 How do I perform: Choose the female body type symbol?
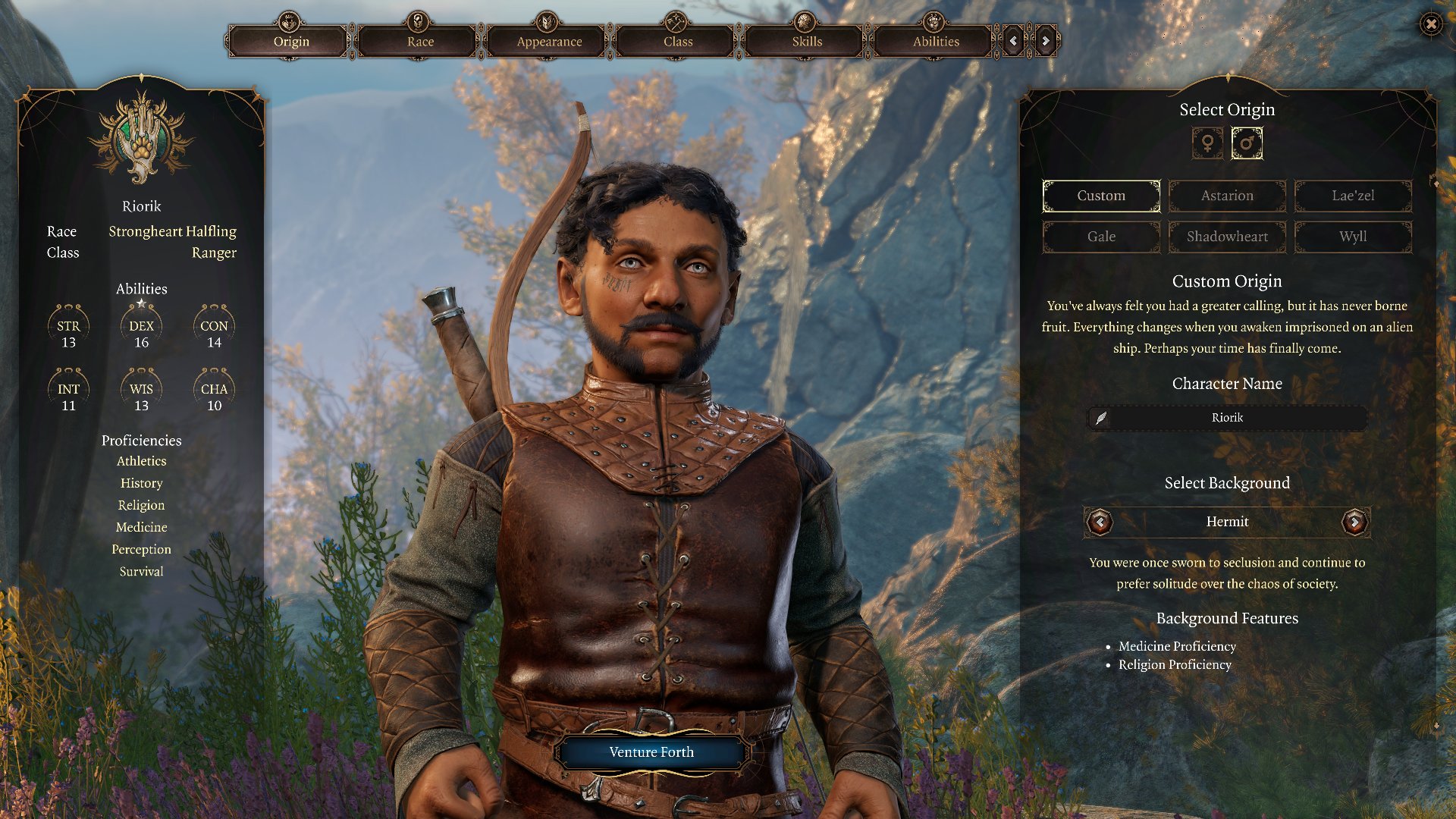click(x=1207, y=143)
